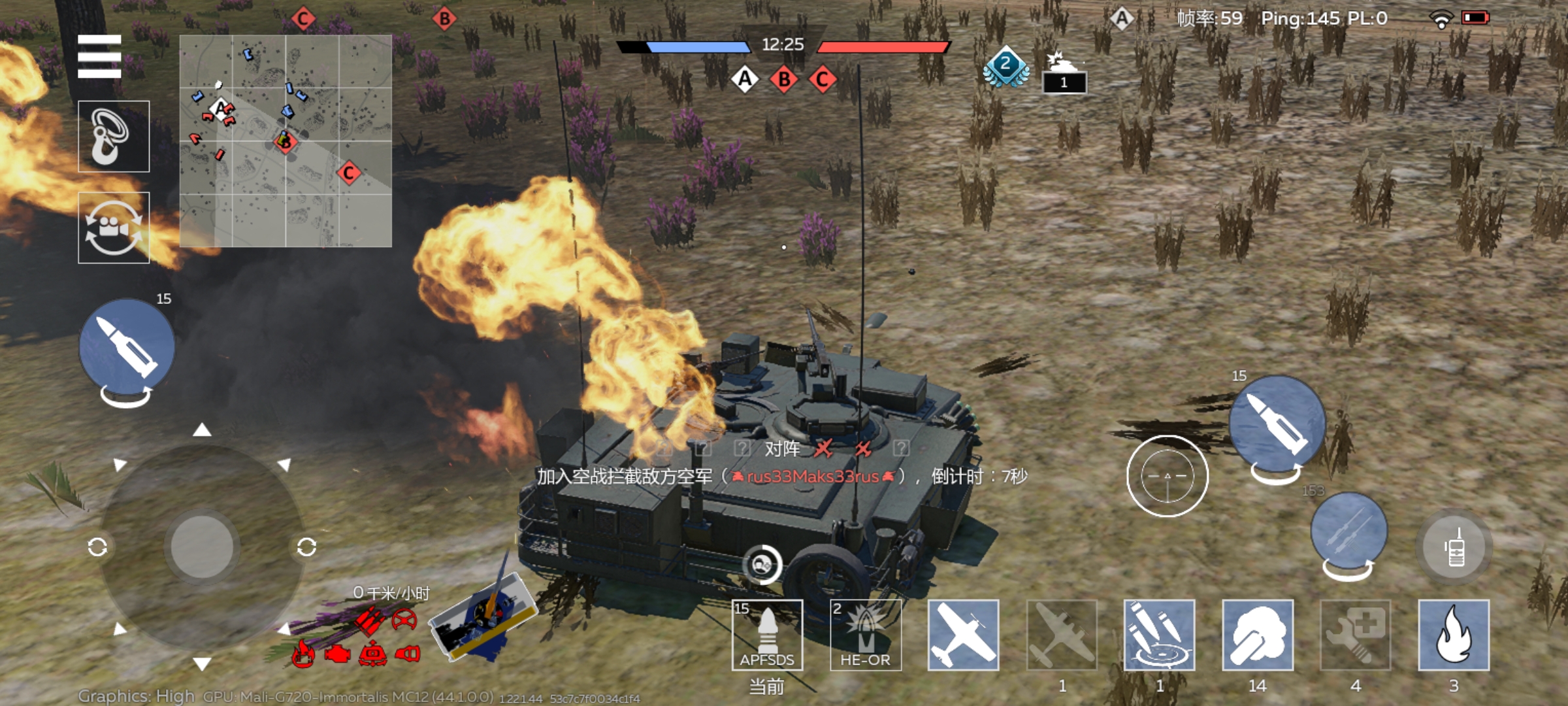Open the tactical minimap
Screen dimensions: 1568x706
(x=286, y=141)
